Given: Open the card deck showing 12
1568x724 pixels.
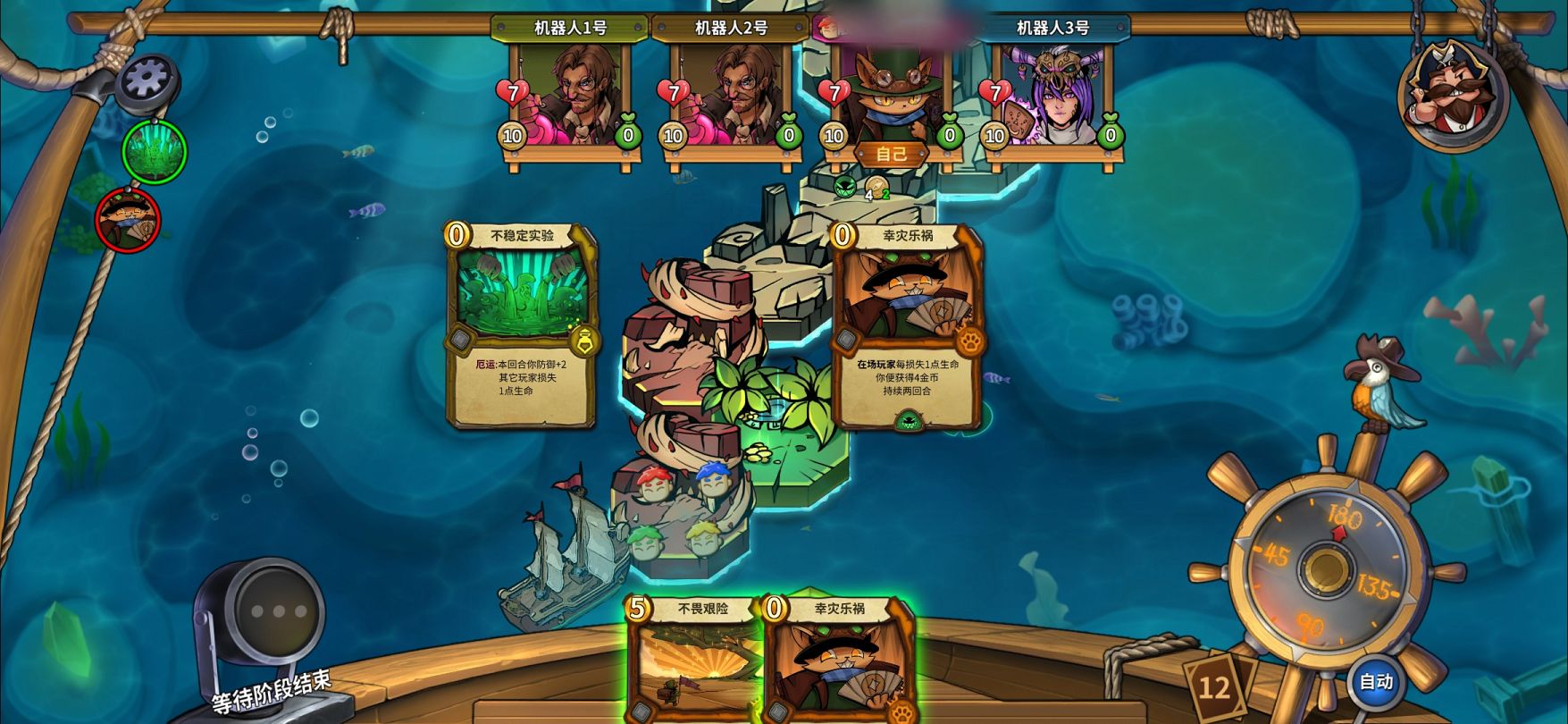Looking at the screenshot, I should [x=1214, y=686].
